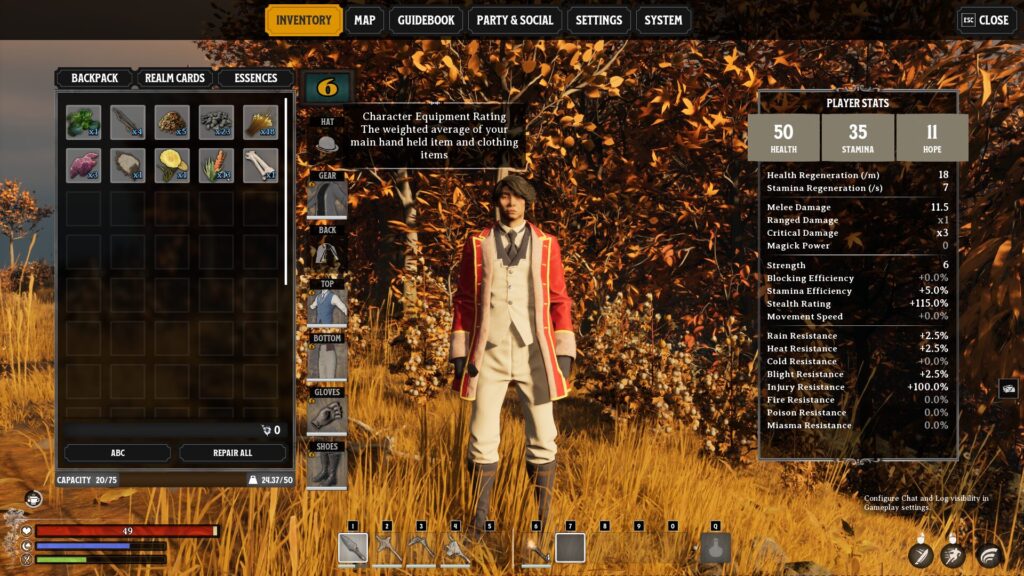Select the raw pink meat item
This screenshot has width=1024, height=576.
click(x=84, y=165)
